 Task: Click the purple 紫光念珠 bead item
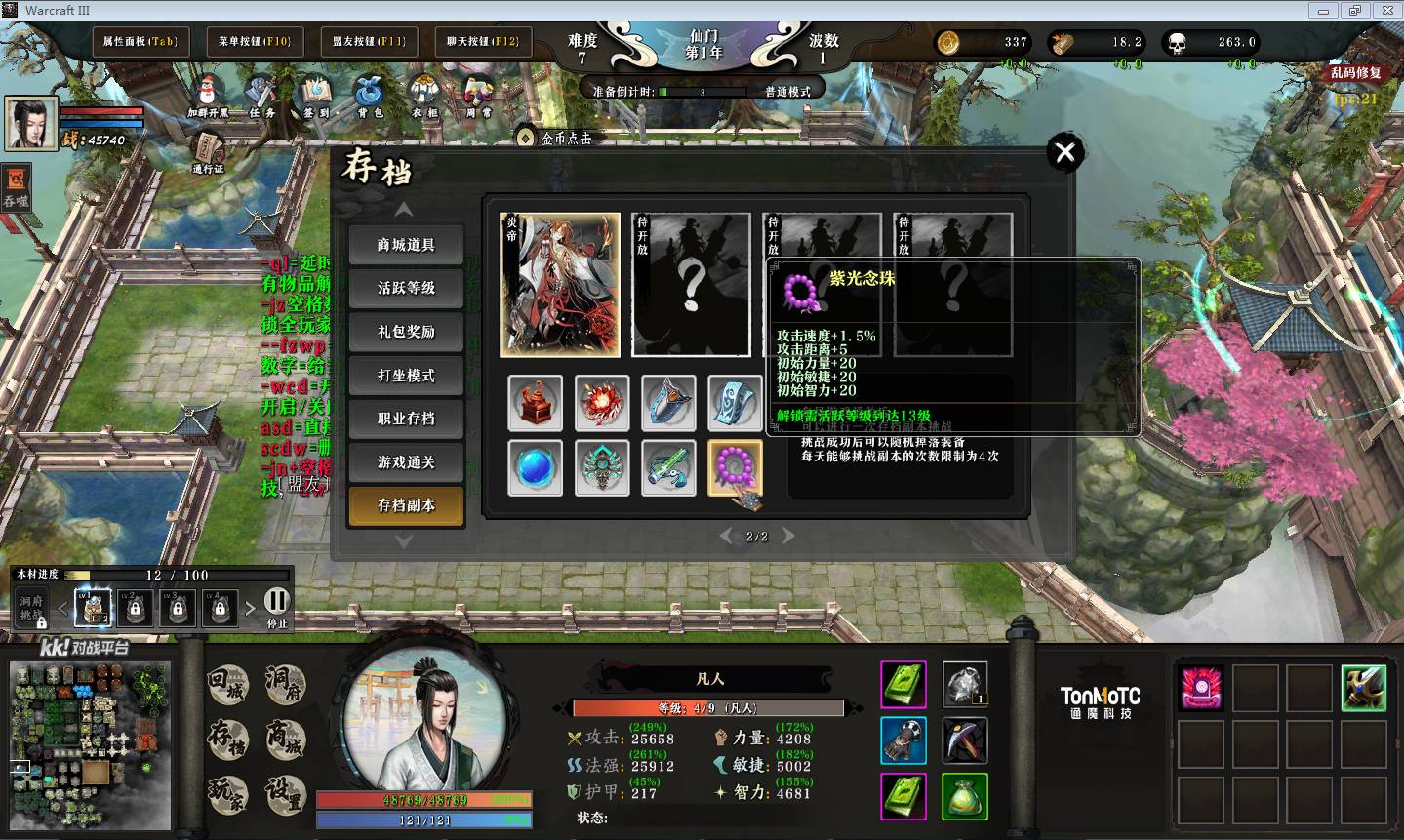(x=735, y=468)
